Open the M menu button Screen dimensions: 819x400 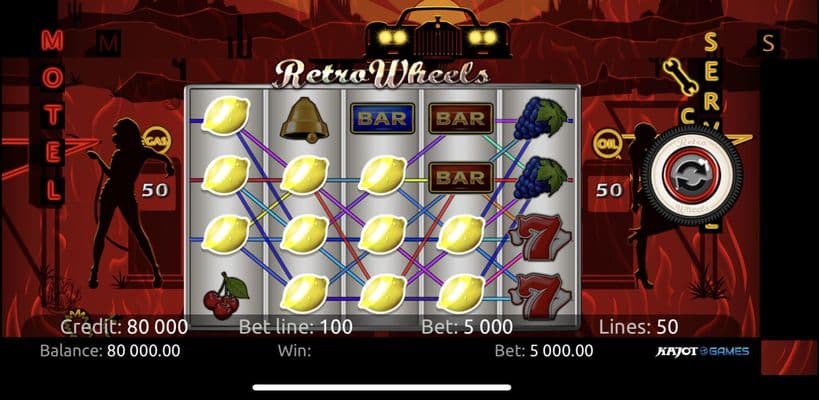point(109,42)
